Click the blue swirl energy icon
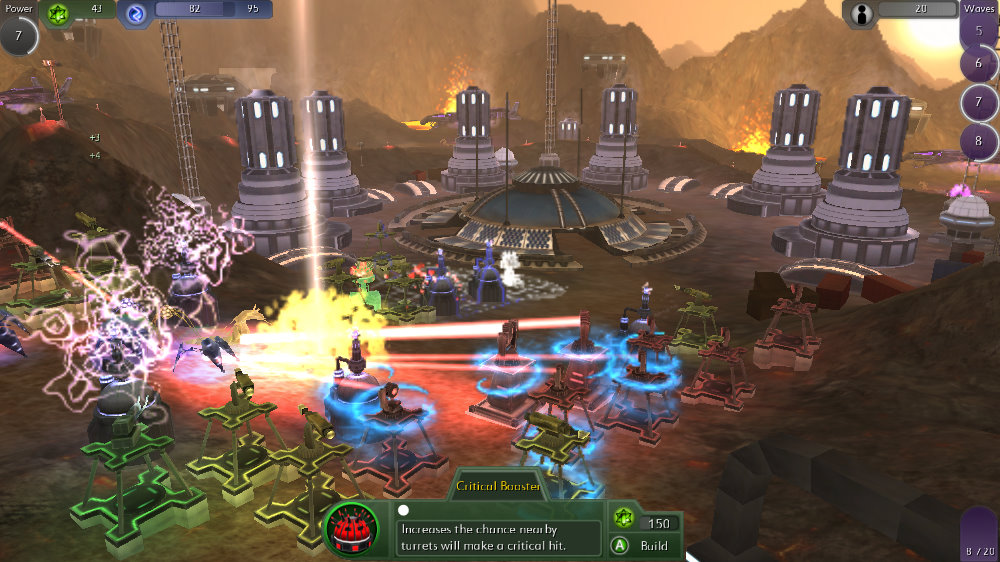 [135, 12]
